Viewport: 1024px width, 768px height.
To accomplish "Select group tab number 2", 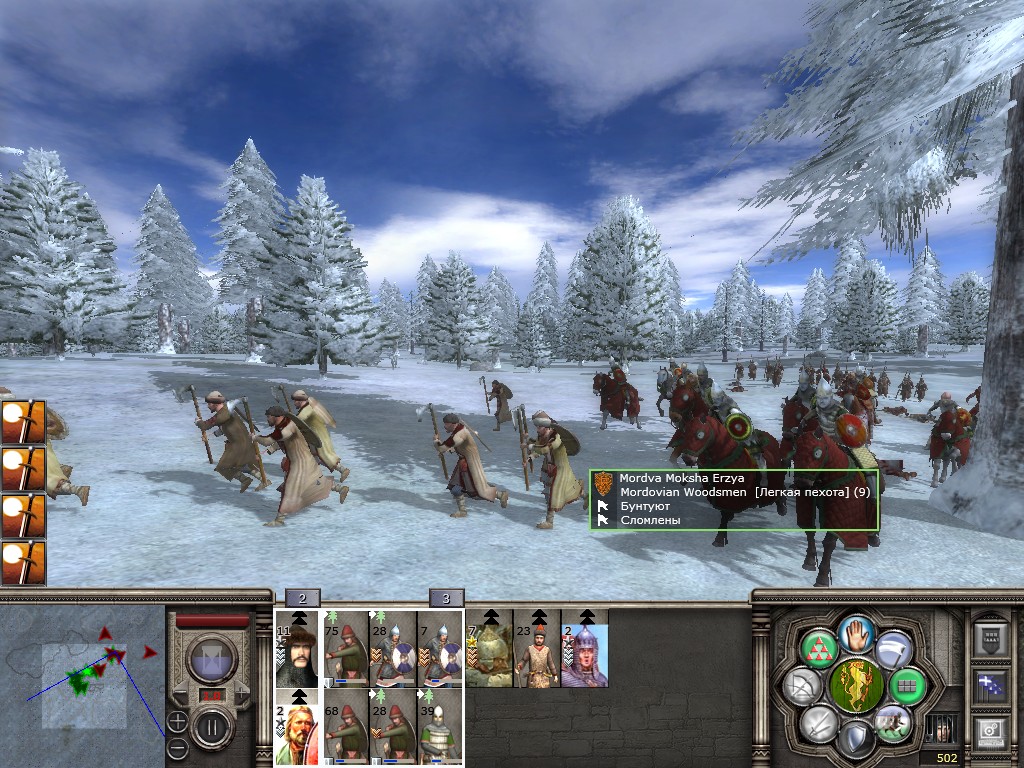I will (303, 599).
